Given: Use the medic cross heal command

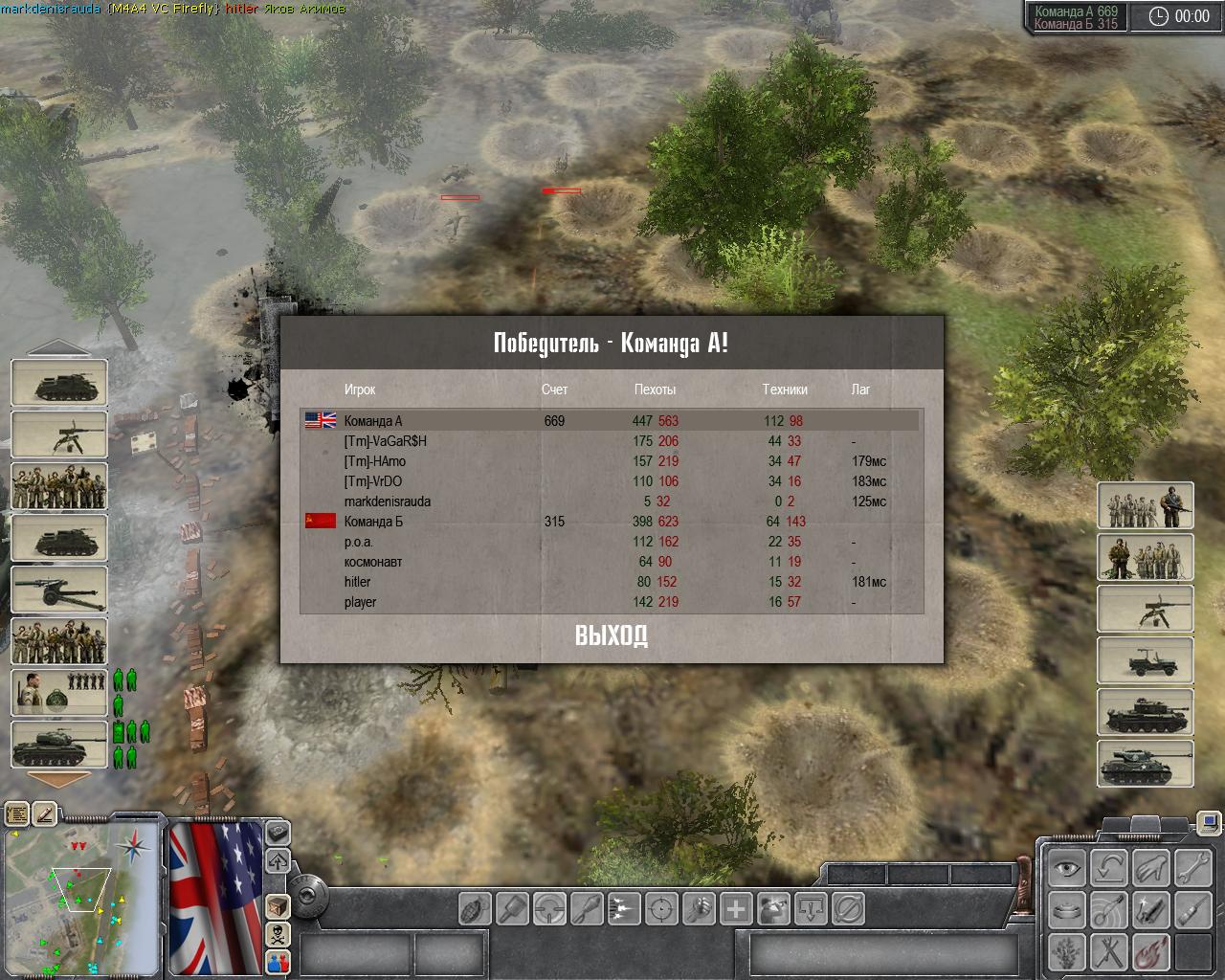Looking at the screenshot, I should [736, 907].
